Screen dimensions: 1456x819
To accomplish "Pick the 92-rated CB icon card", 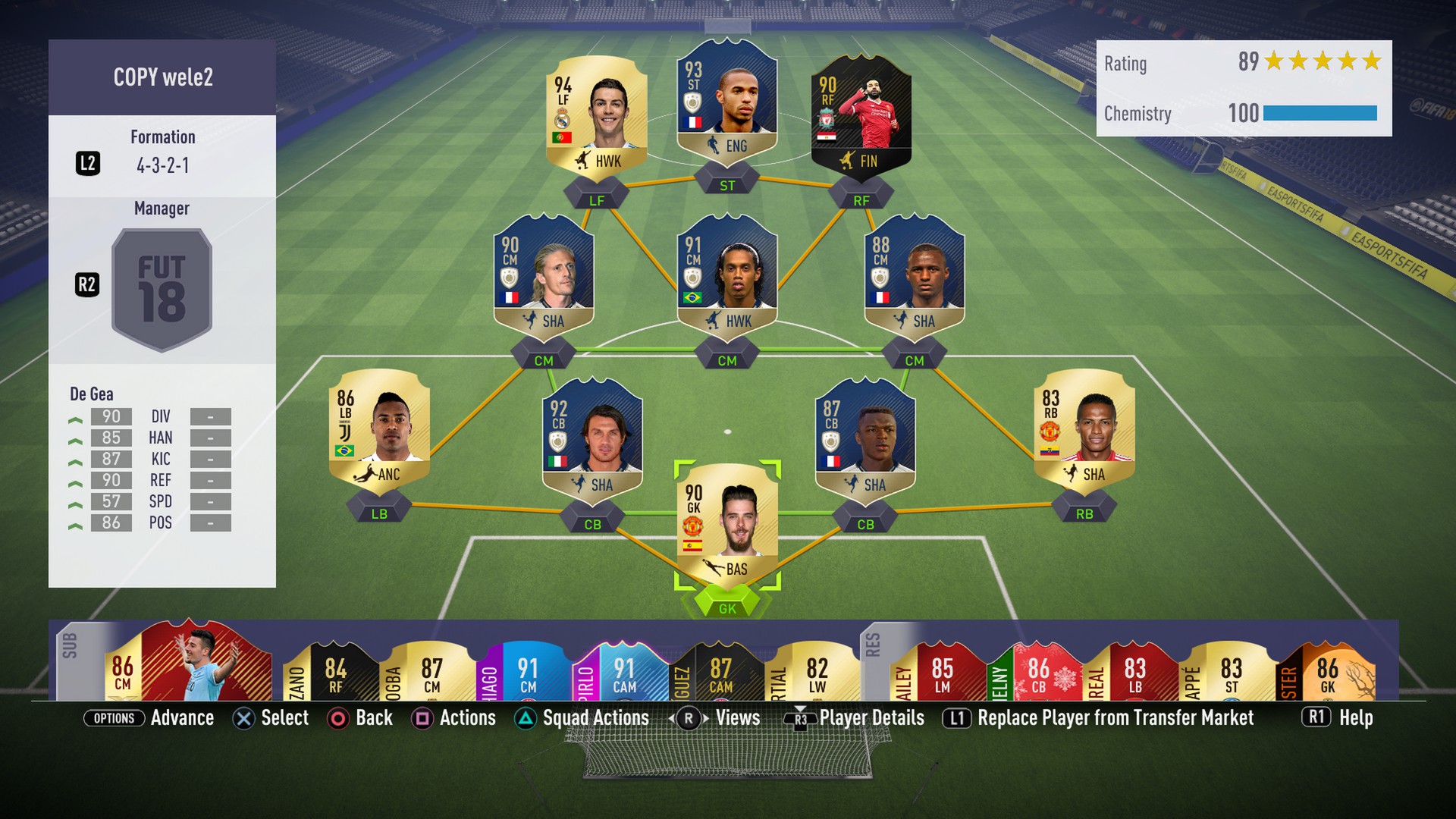I will (x=592, y=440).
